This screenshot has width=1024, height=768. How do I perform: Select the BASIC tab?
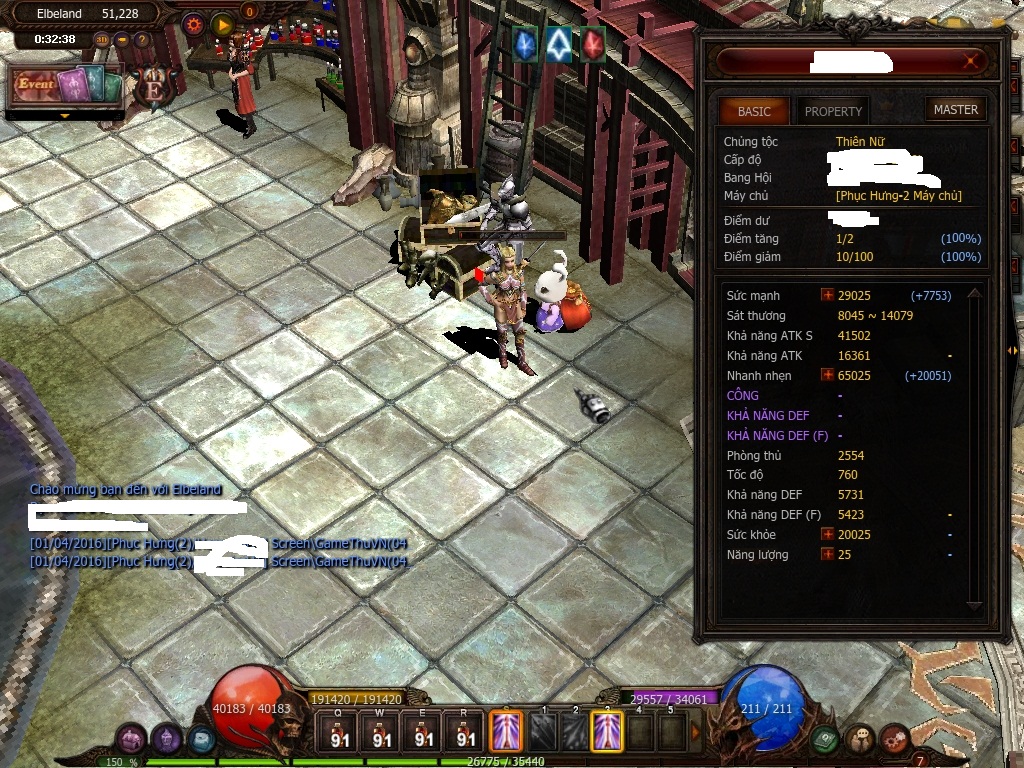click(754, 111)
